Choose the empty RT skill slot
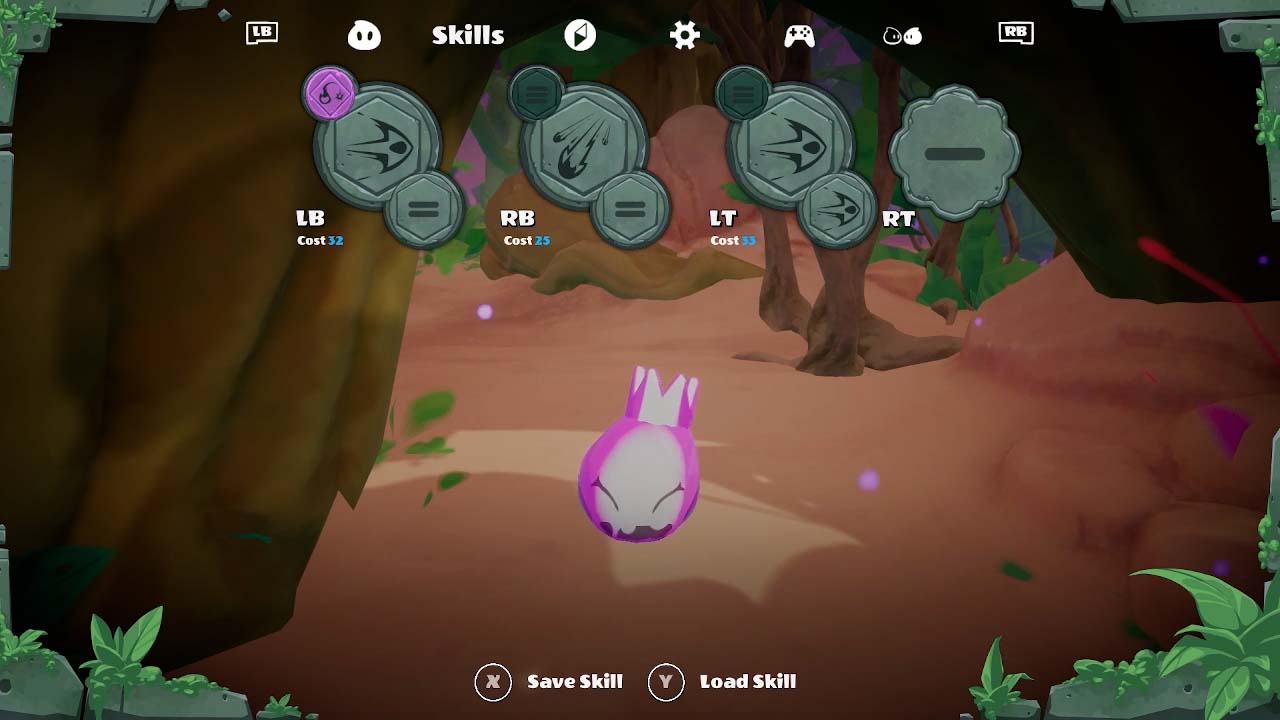 [954, 153]
